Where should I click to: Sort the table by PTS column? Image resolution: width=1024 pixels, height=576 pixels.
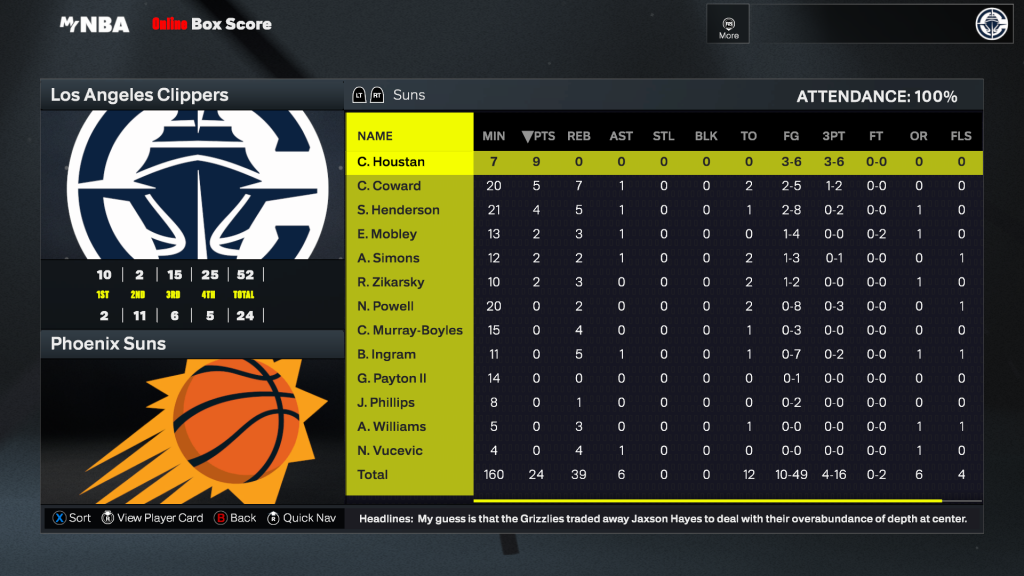tap(538, 136)
